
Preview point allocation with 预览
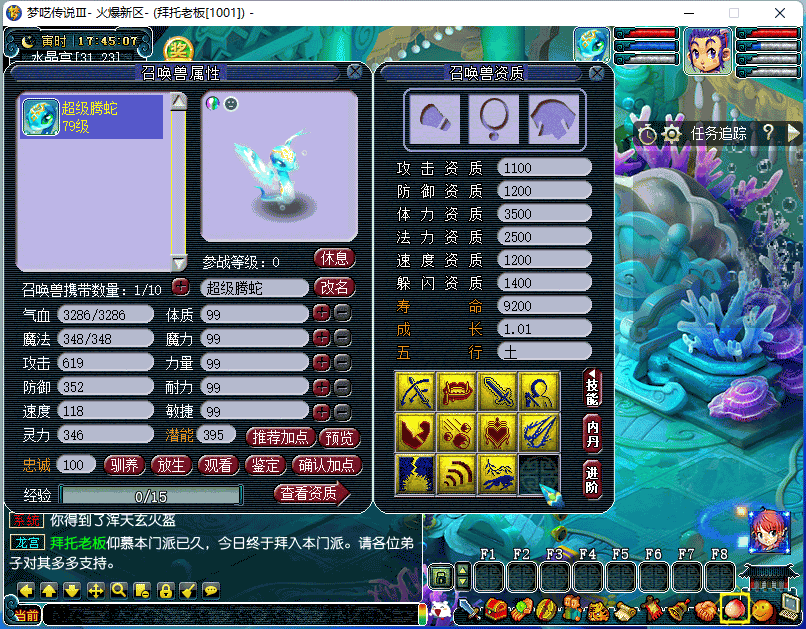[x=339, y=437]
